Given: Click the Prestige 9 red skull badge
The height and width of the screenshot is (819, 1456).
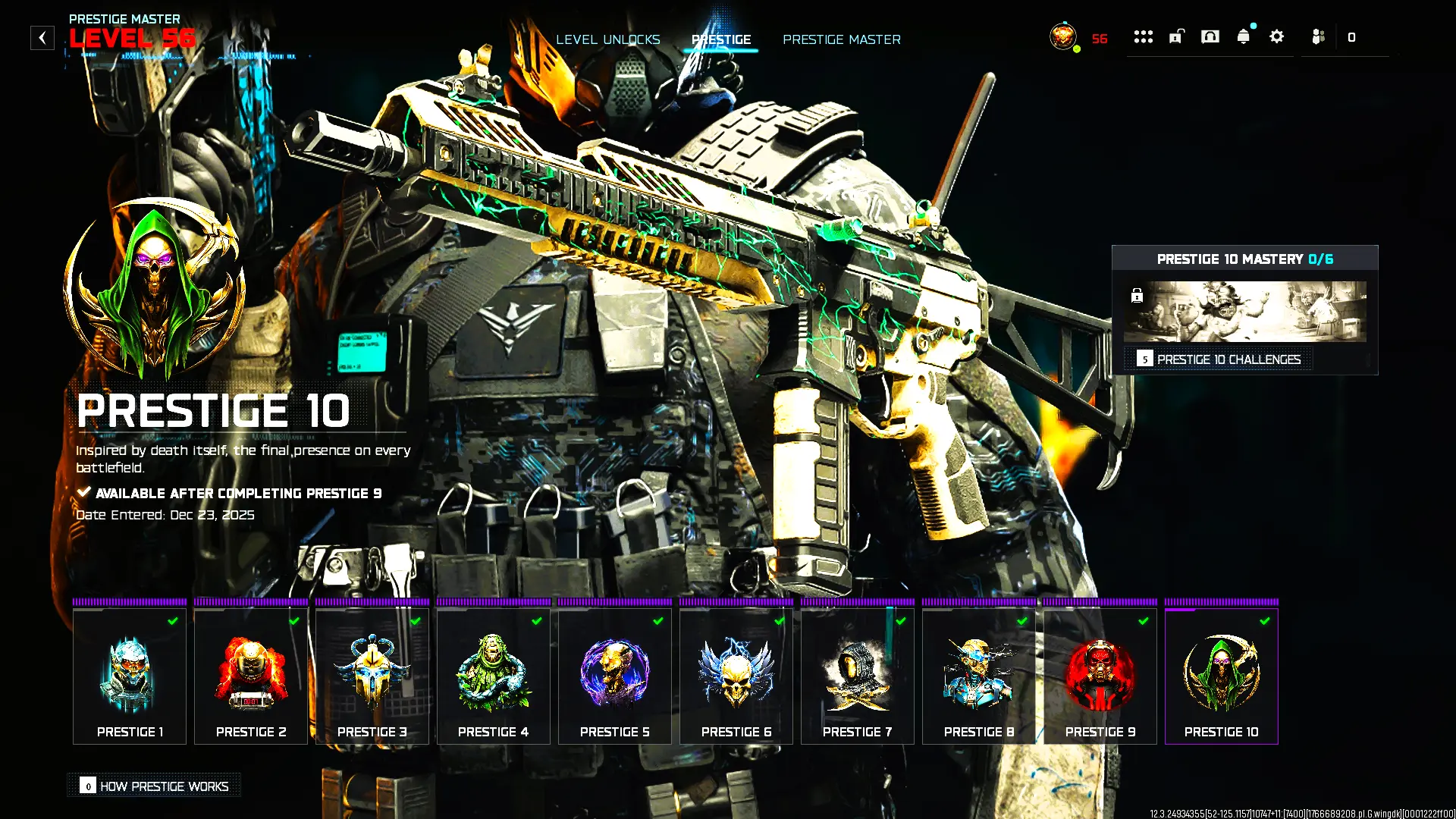Looking at the screenshot, I should click(x=1100, y=675).
